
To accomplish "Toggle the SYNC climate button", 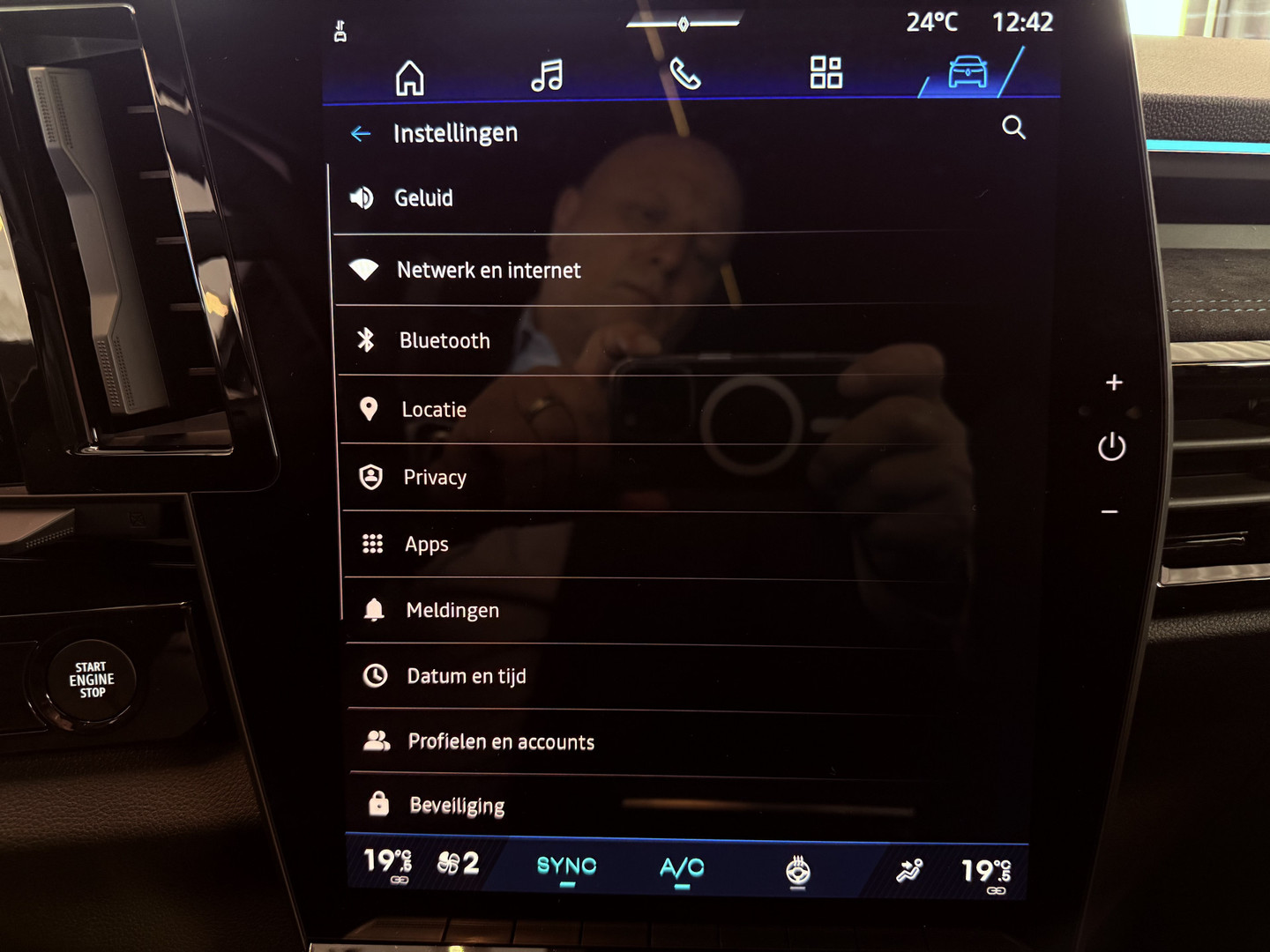I will click(x=566, y=867).
